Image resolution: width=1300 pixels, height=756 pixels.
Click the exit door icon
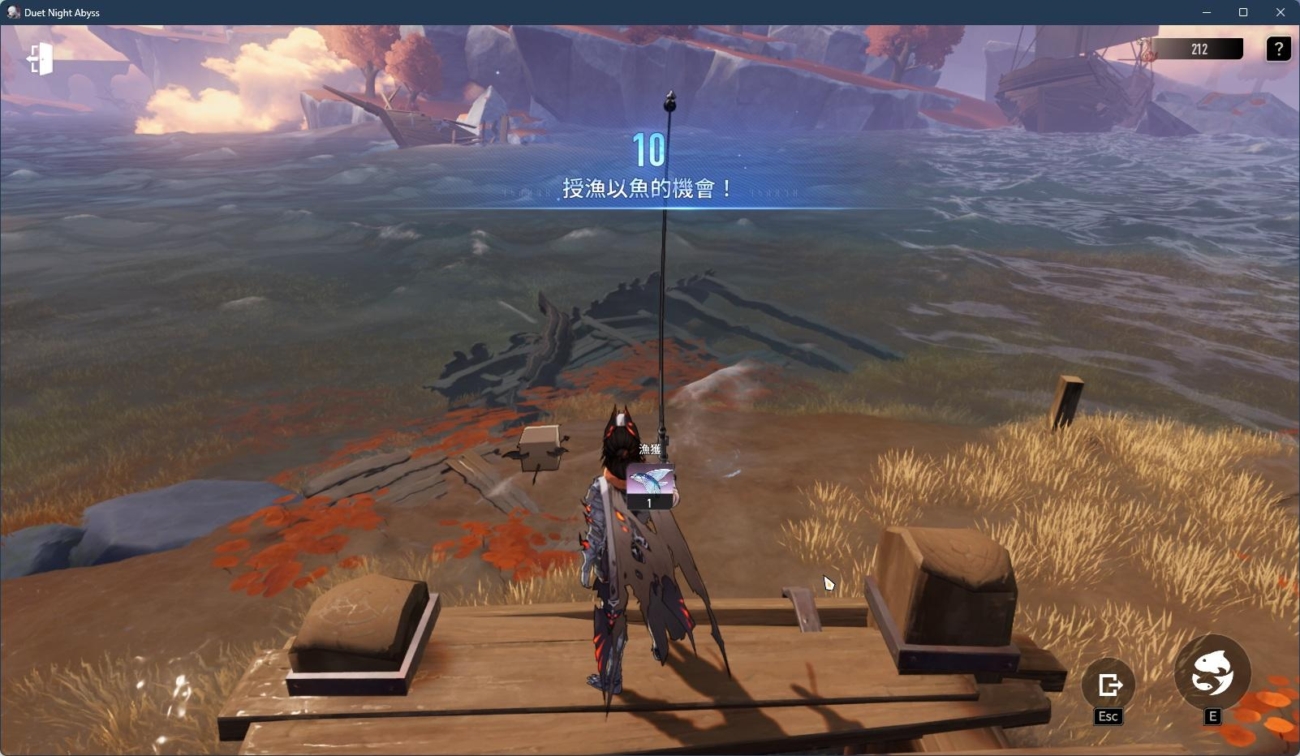[40, 60]
